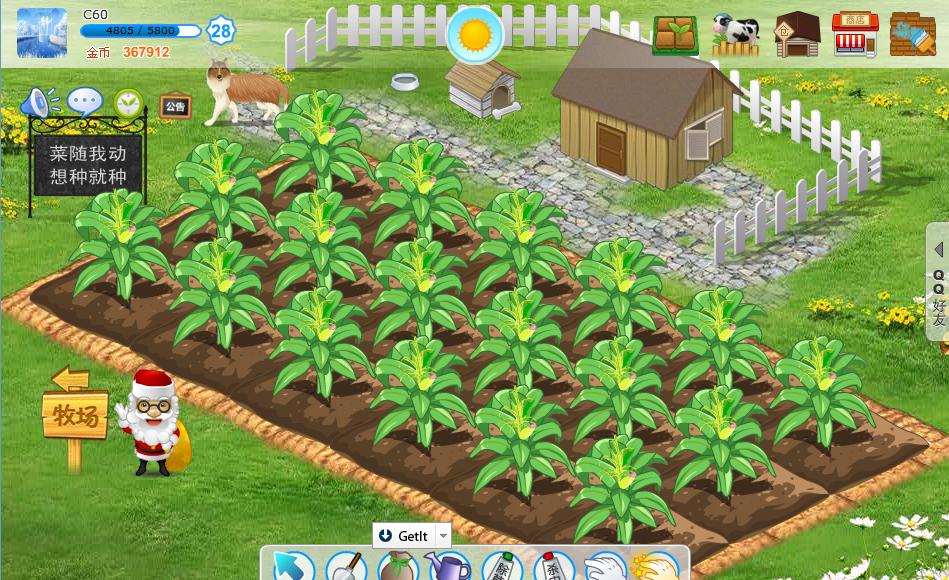949x580 pixels.
Task: Click the megaphone speaker icon
Action: coord(40,102)
